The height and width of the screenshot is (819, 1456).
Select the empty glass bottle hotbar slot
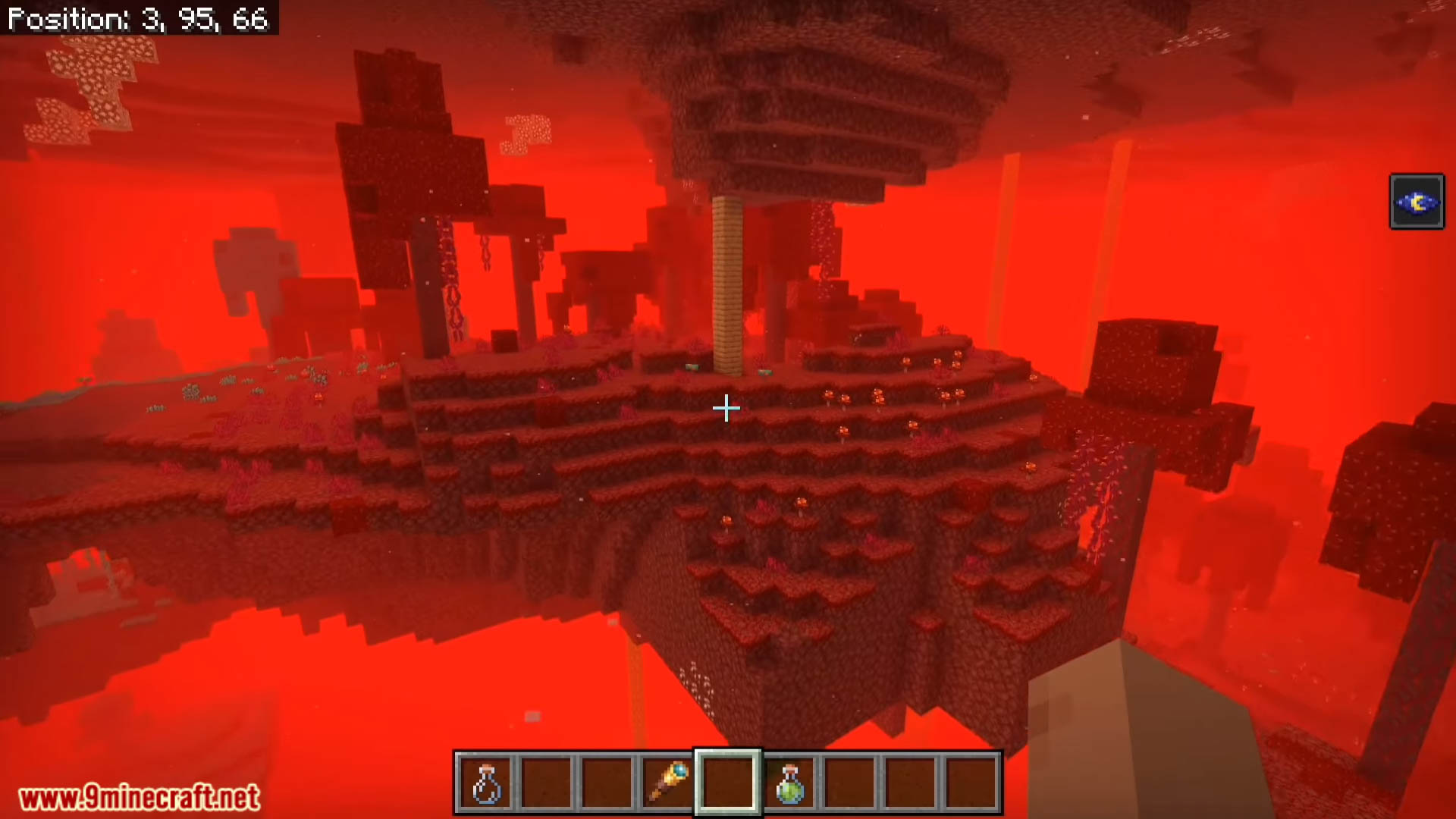tap(485, 783)
